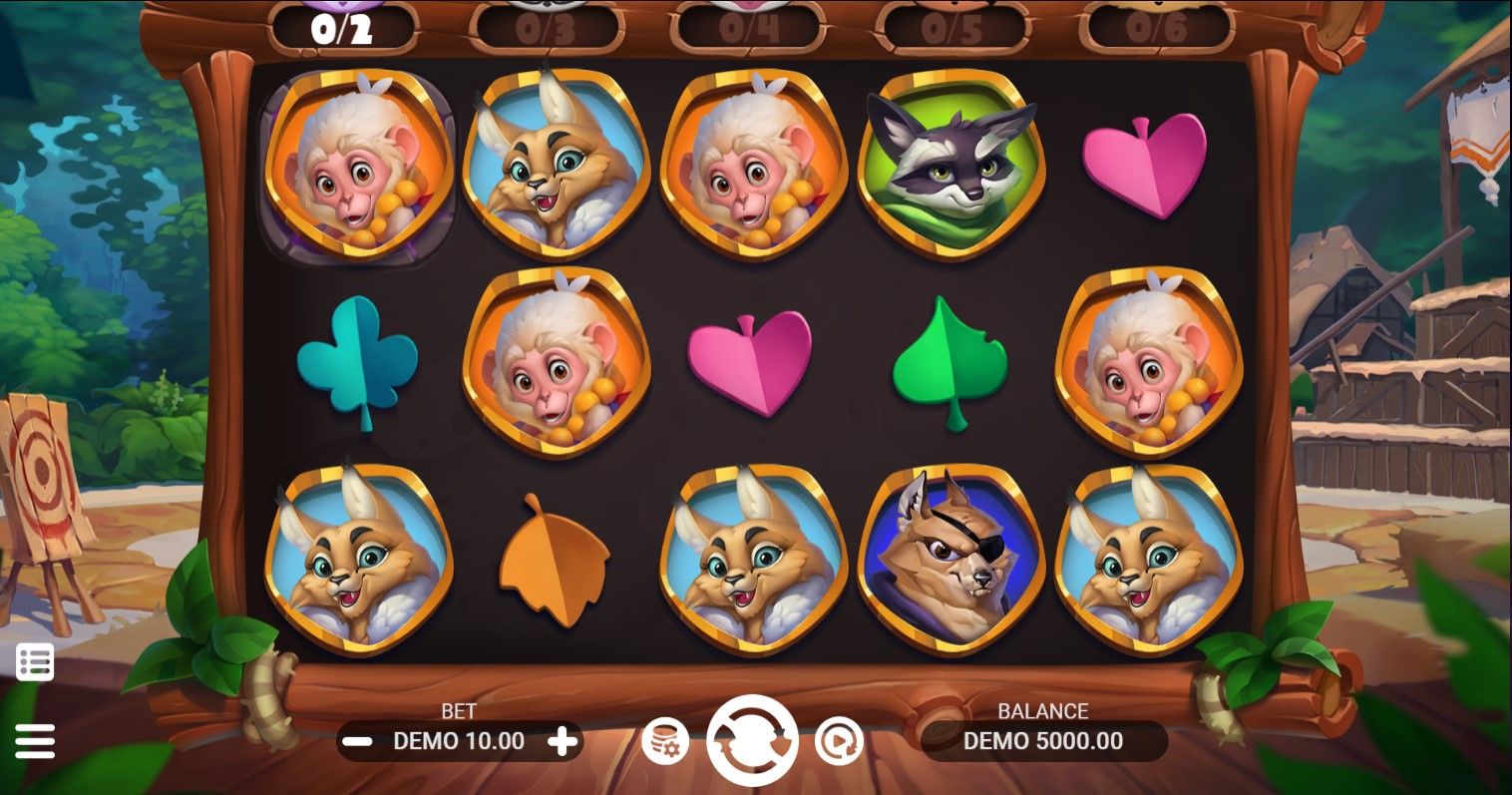
Task: Increase the bet with the plus button
Action: pos(564,741)
